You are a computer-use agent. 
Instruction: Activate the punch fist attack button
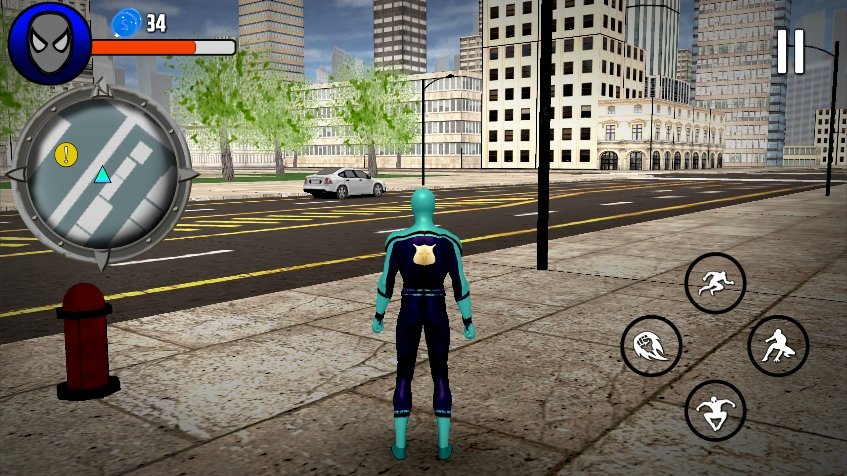651,346
